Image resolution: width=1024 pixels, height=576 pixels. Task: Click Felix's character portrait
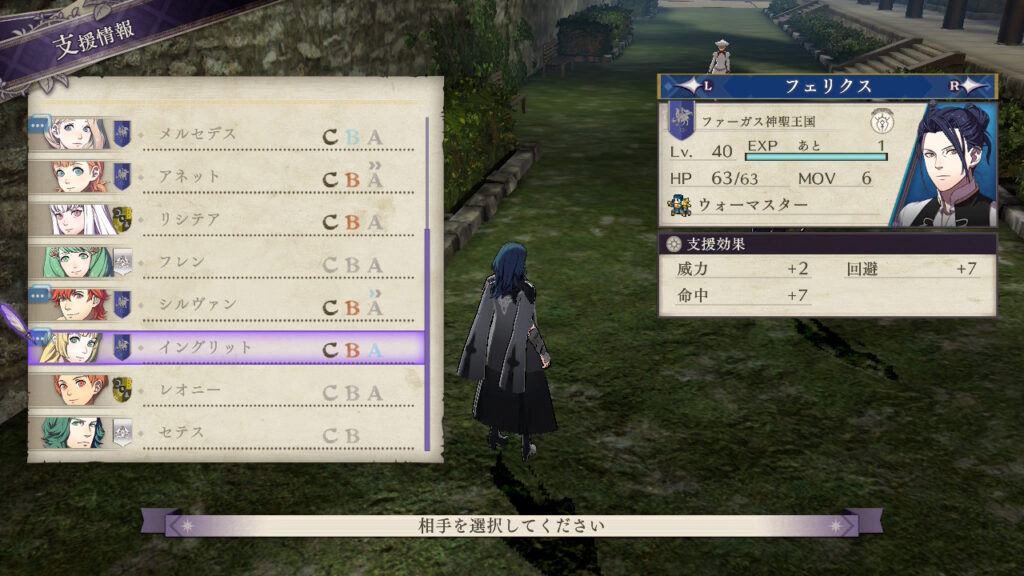pos(944,166)
